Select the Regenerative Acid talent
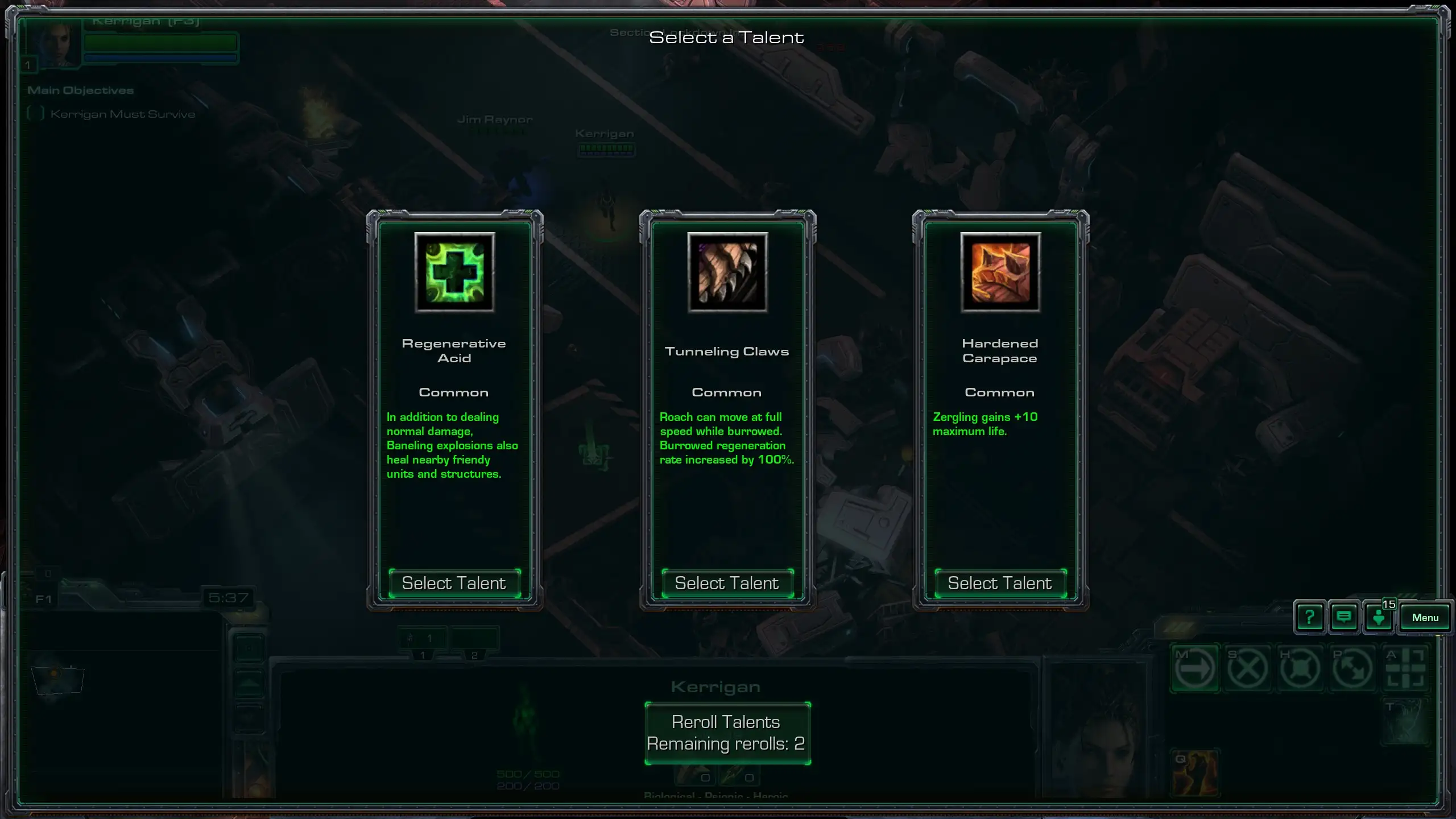This screenshot has width=1456, height=819. pyautogui.click(x=454, y=584)
